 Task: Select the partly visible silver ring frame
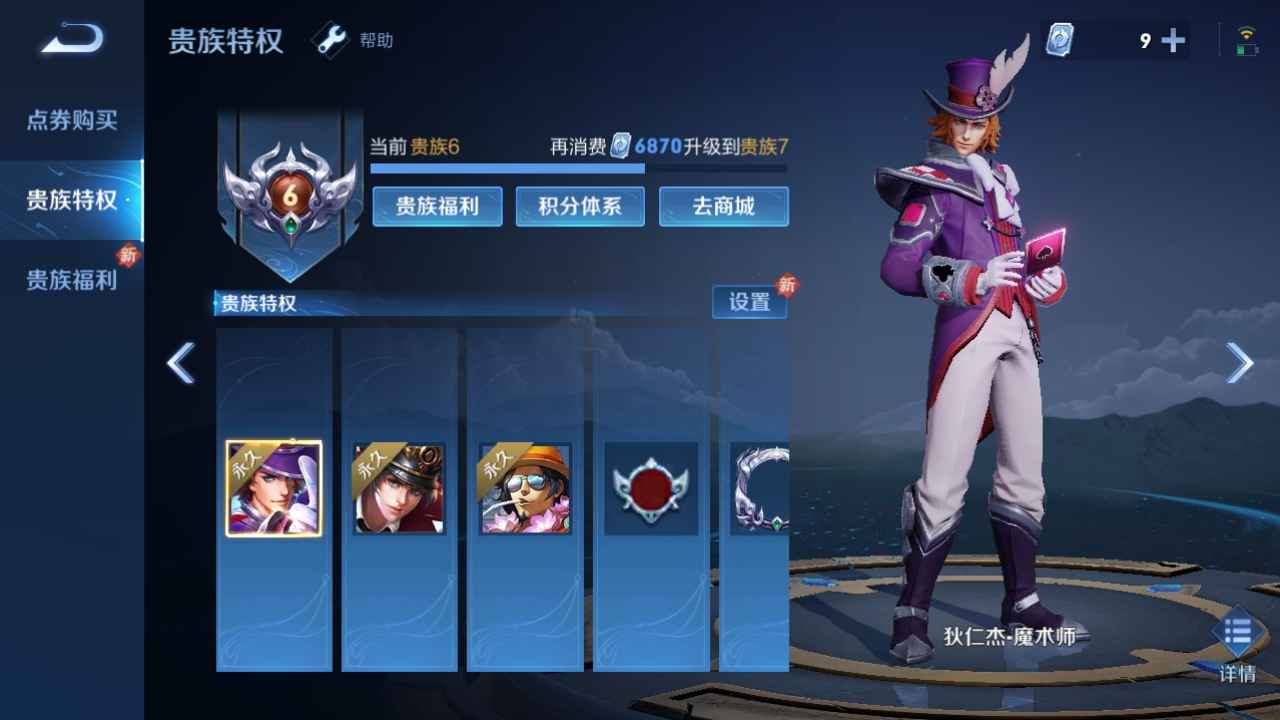pos(760,488)
